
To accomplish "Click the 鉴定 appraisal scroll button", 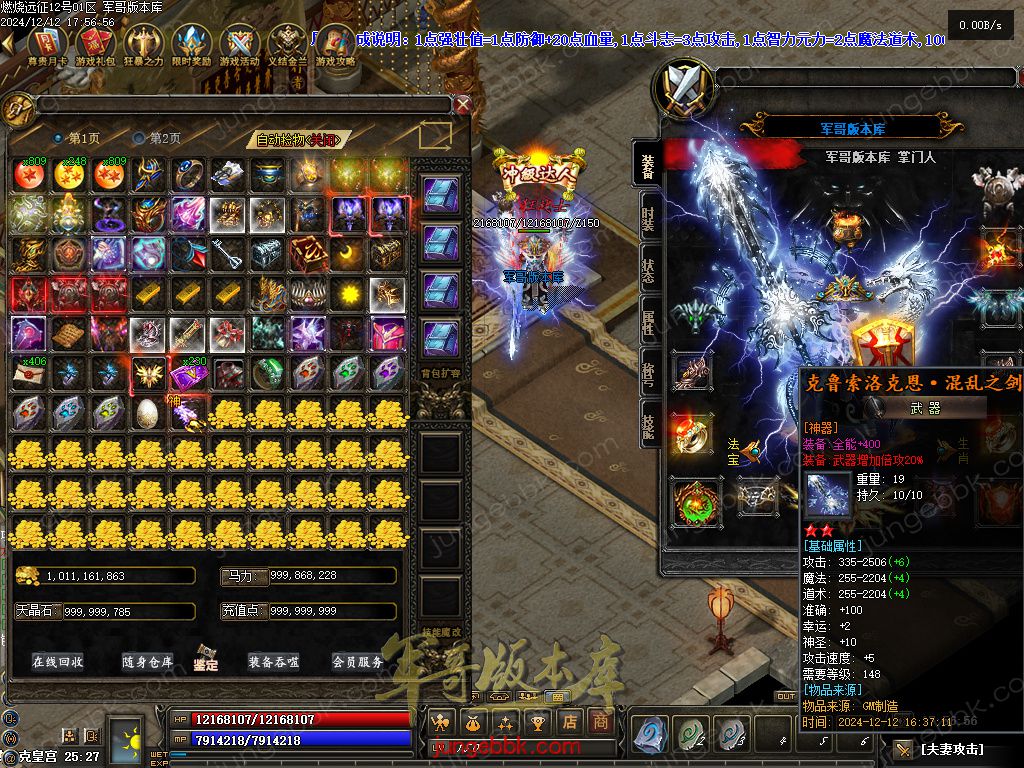I will 207,660.
